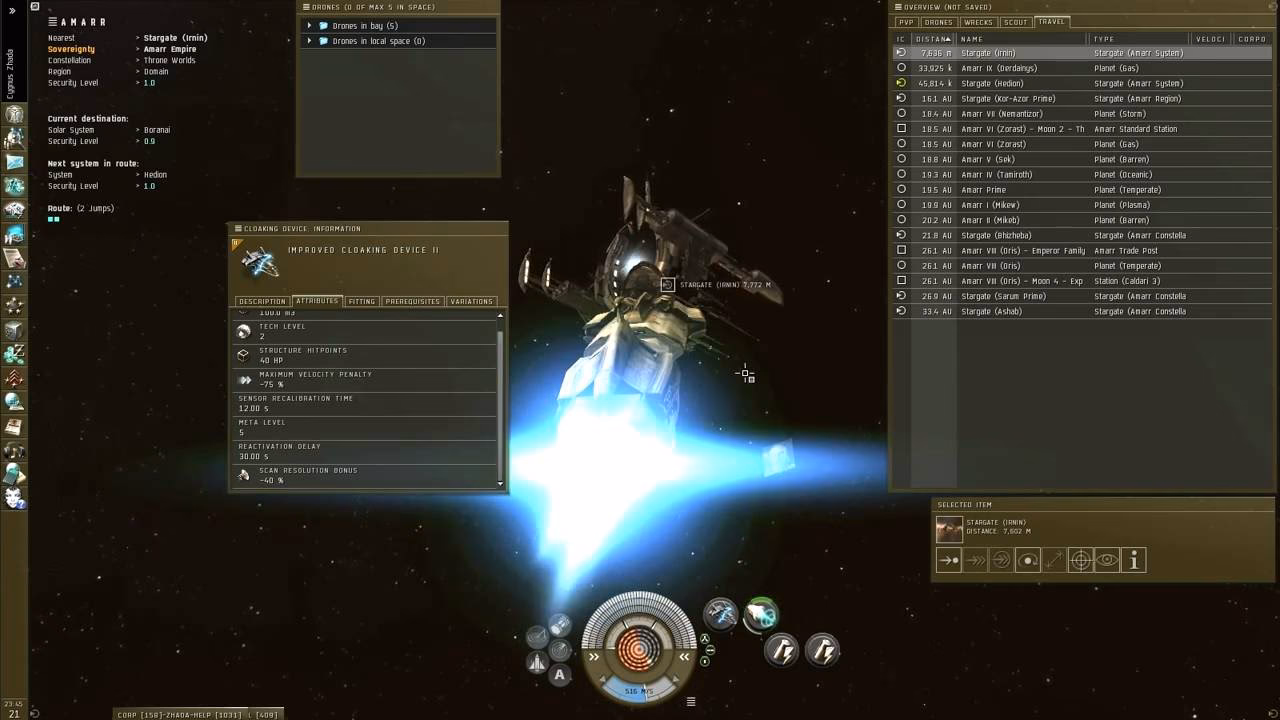Screen dimensions: 1280x720
Task: Collapse the Cloaking Device Information window
Action: tap(237, 228)
